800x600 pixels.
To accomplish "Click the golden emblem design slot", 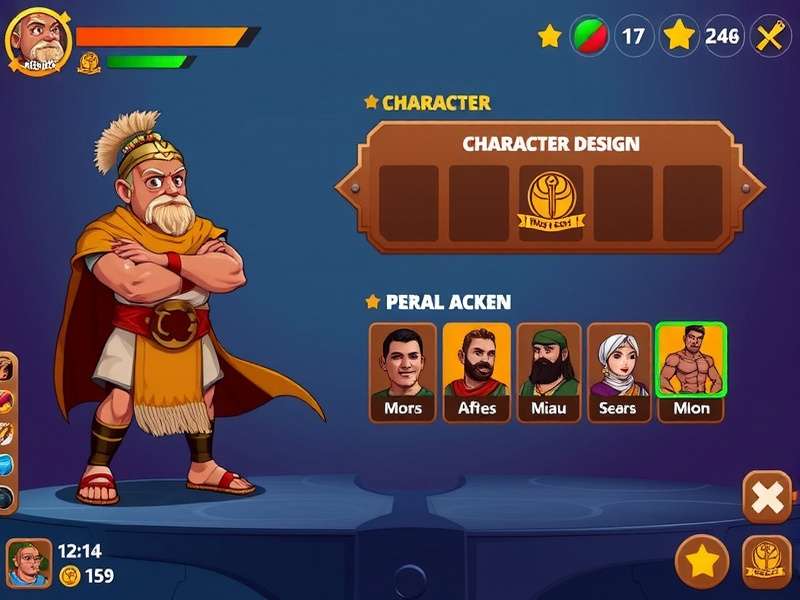I will point(551,203).
